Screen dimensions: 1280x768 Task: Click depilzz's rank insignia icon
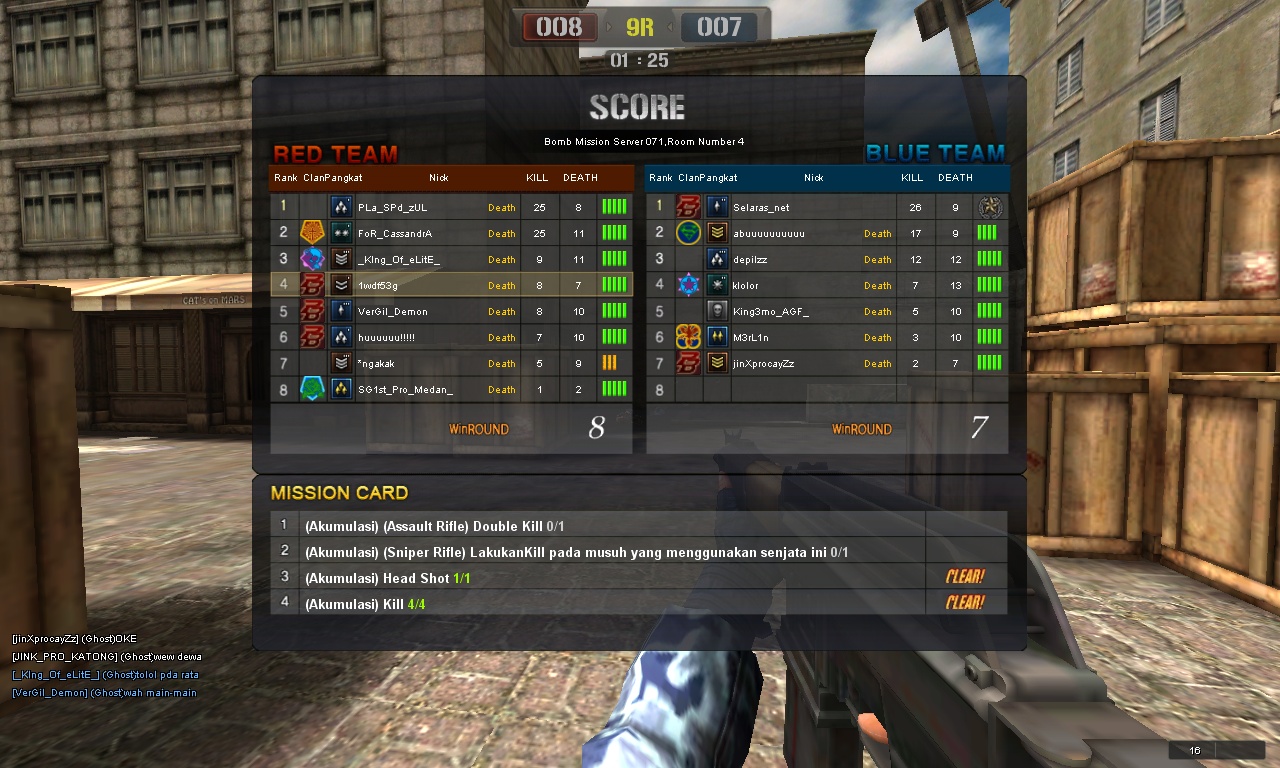click(x=718, y=259)
